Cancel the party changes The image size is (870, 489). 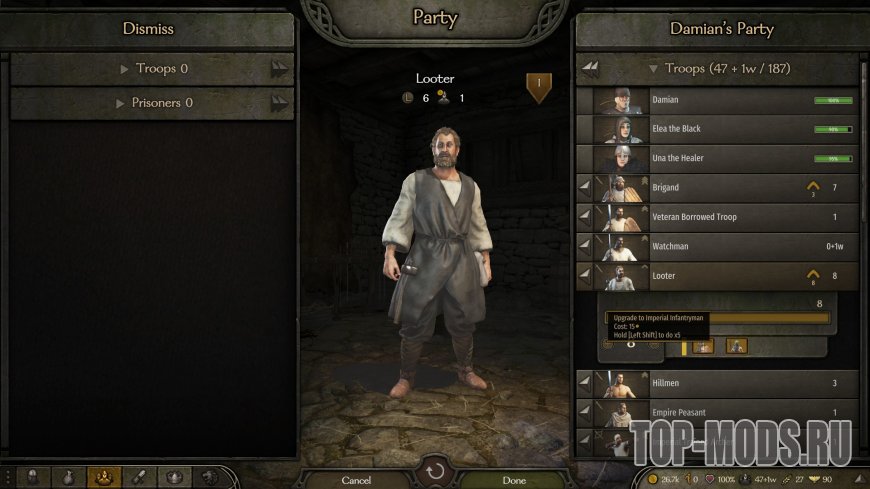(x=356, y=480)
